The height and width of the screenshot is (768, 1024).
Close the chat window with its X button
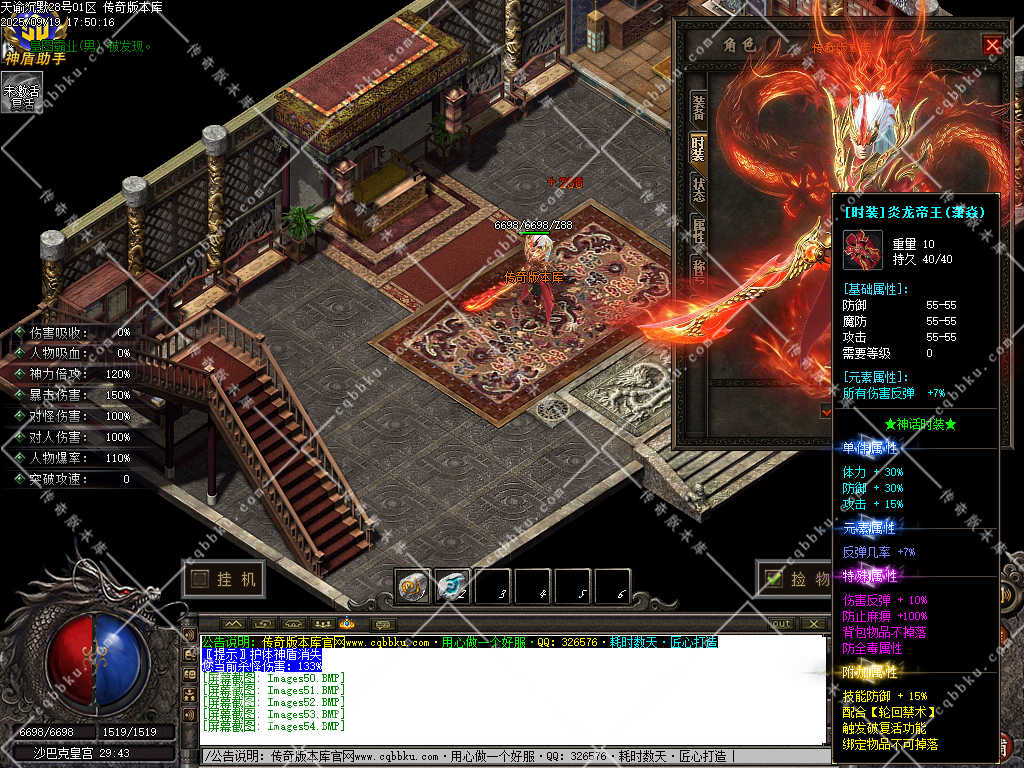tap(815, 624)
